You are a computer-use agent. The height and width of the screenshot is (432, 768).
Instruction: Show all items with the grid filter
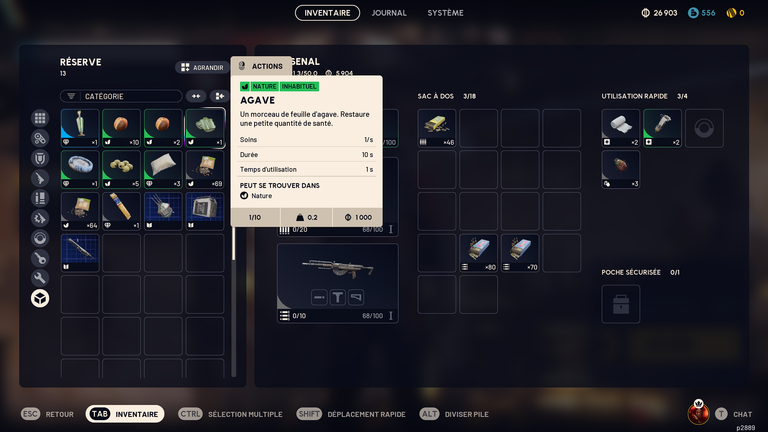point(40,118)
